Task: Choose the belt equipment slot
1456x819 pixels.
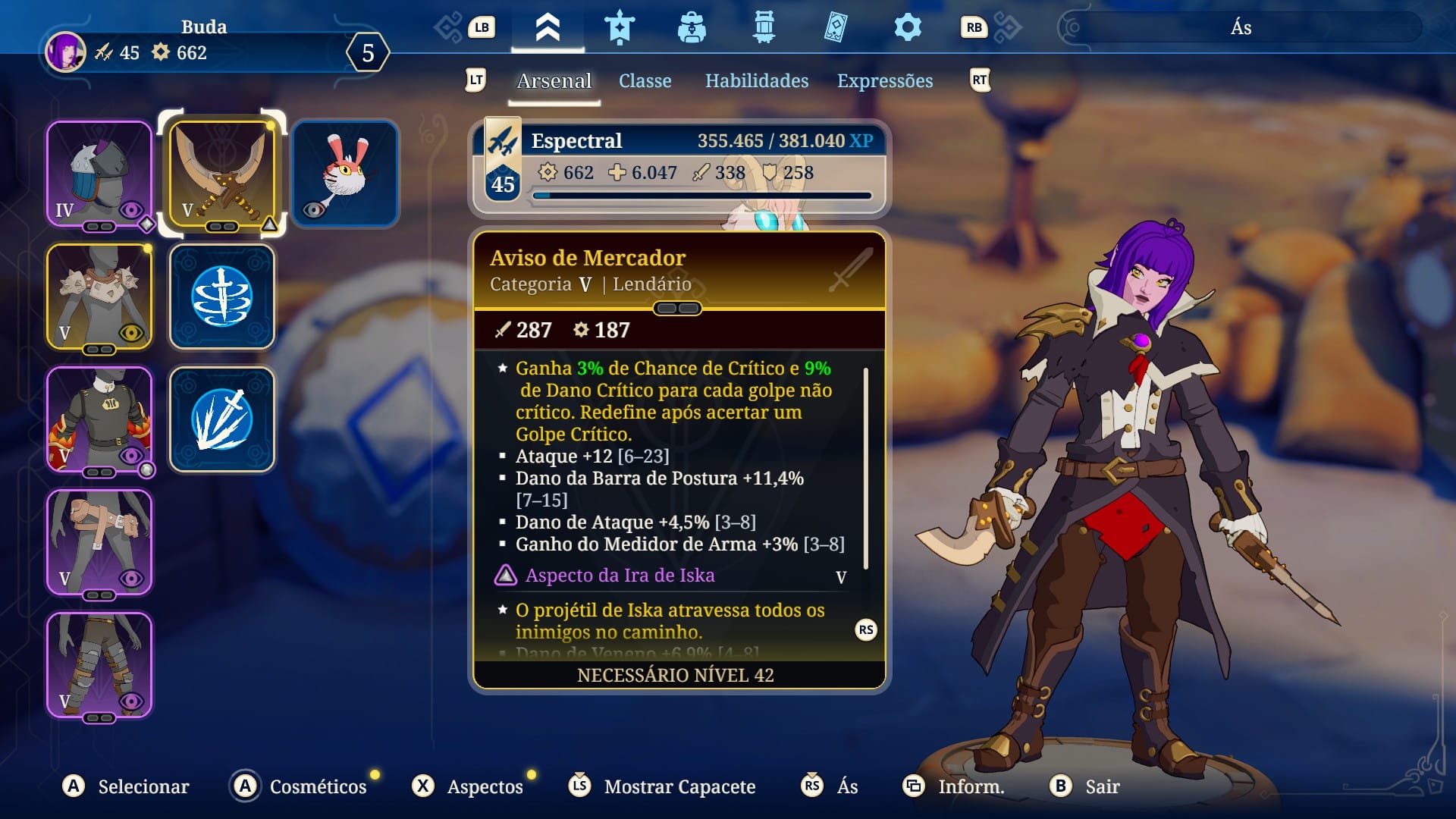Action: coord(99,542)
